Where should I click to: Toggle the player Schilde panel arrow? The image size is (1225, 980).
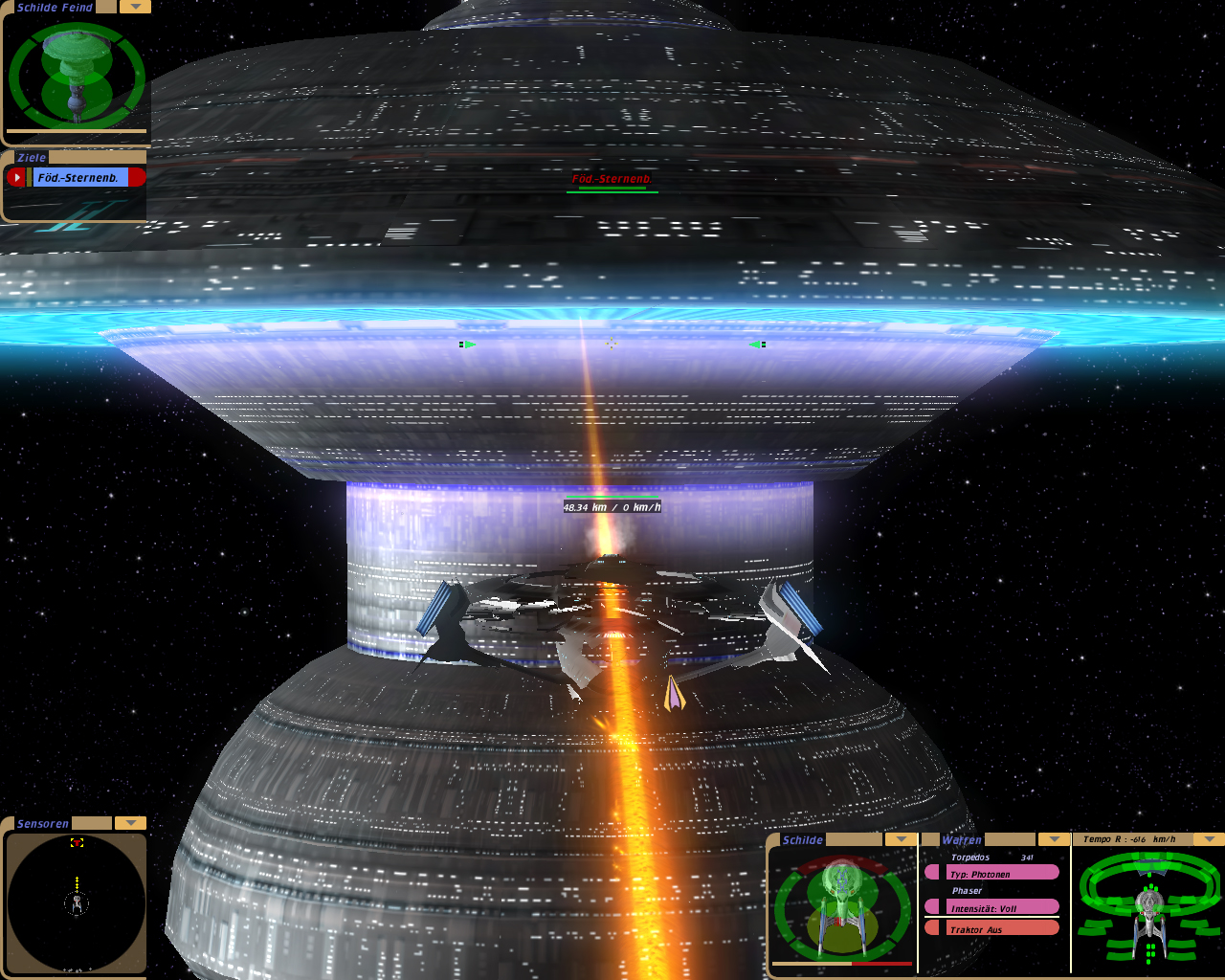901,839
